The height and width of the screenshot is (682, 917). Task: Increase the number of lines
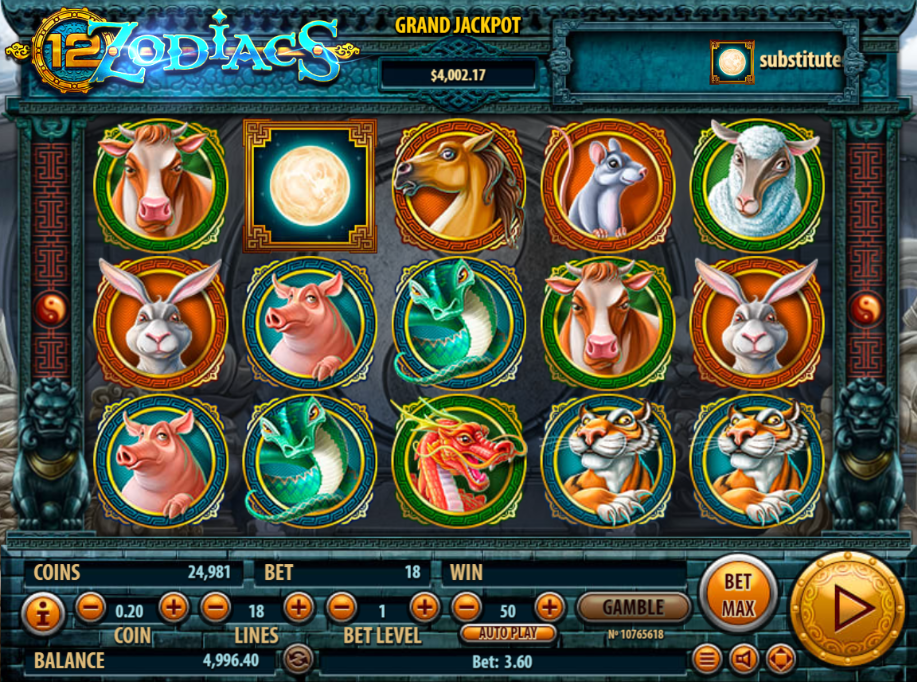pyautogui.click(x=298, y=607)
